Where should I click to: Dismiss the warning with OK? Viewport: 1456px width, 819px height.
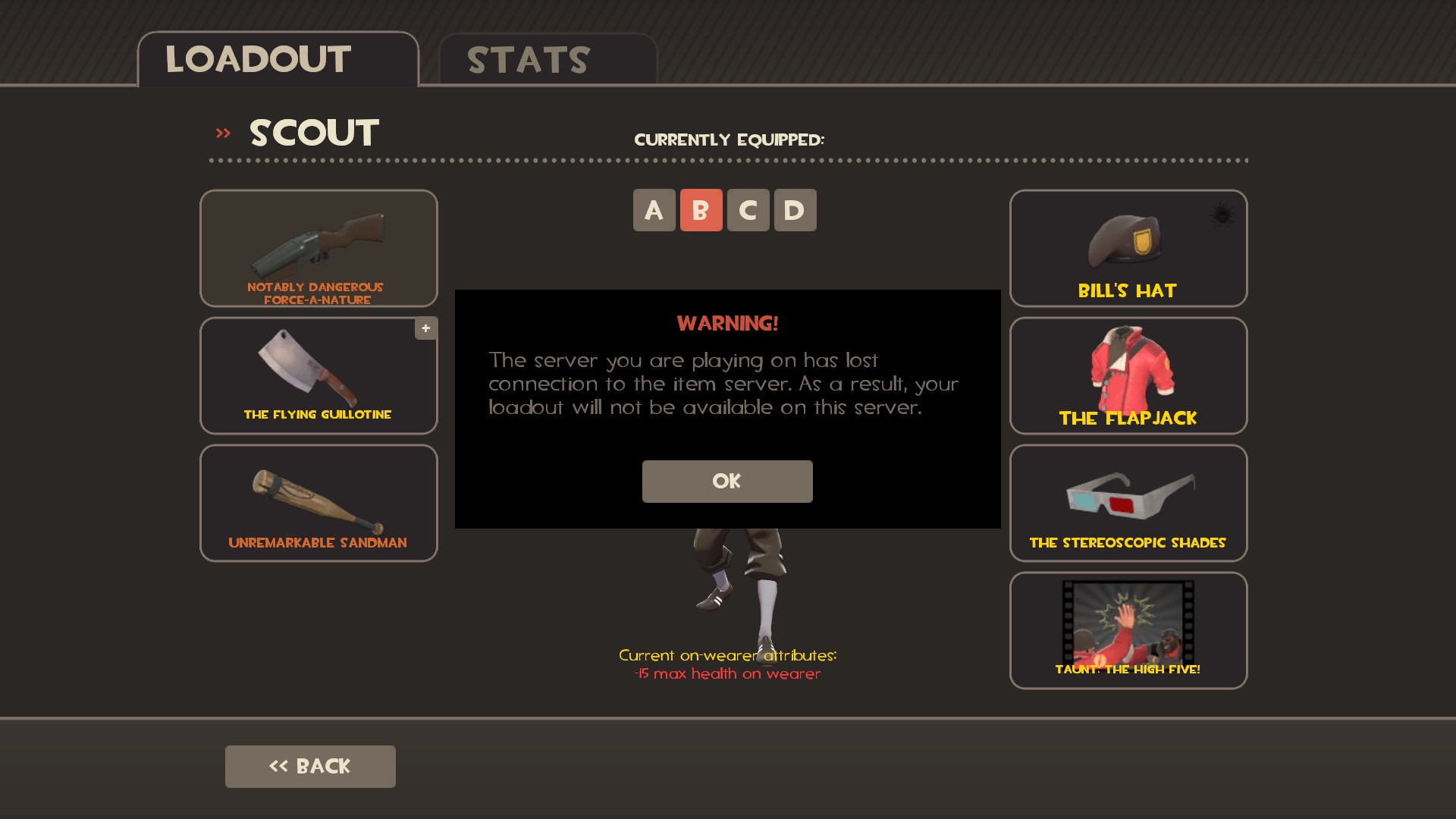tap(727, 482)
